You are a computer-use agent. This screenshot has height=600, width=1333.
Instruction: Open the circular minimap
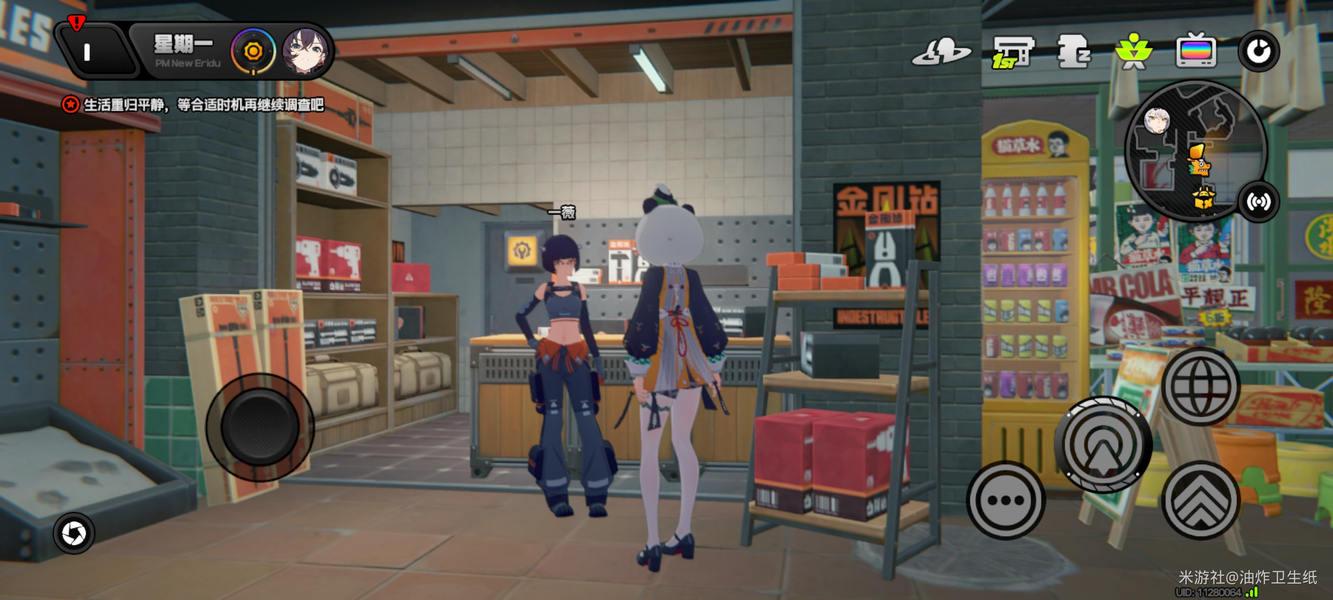[x=1196, y=151]
